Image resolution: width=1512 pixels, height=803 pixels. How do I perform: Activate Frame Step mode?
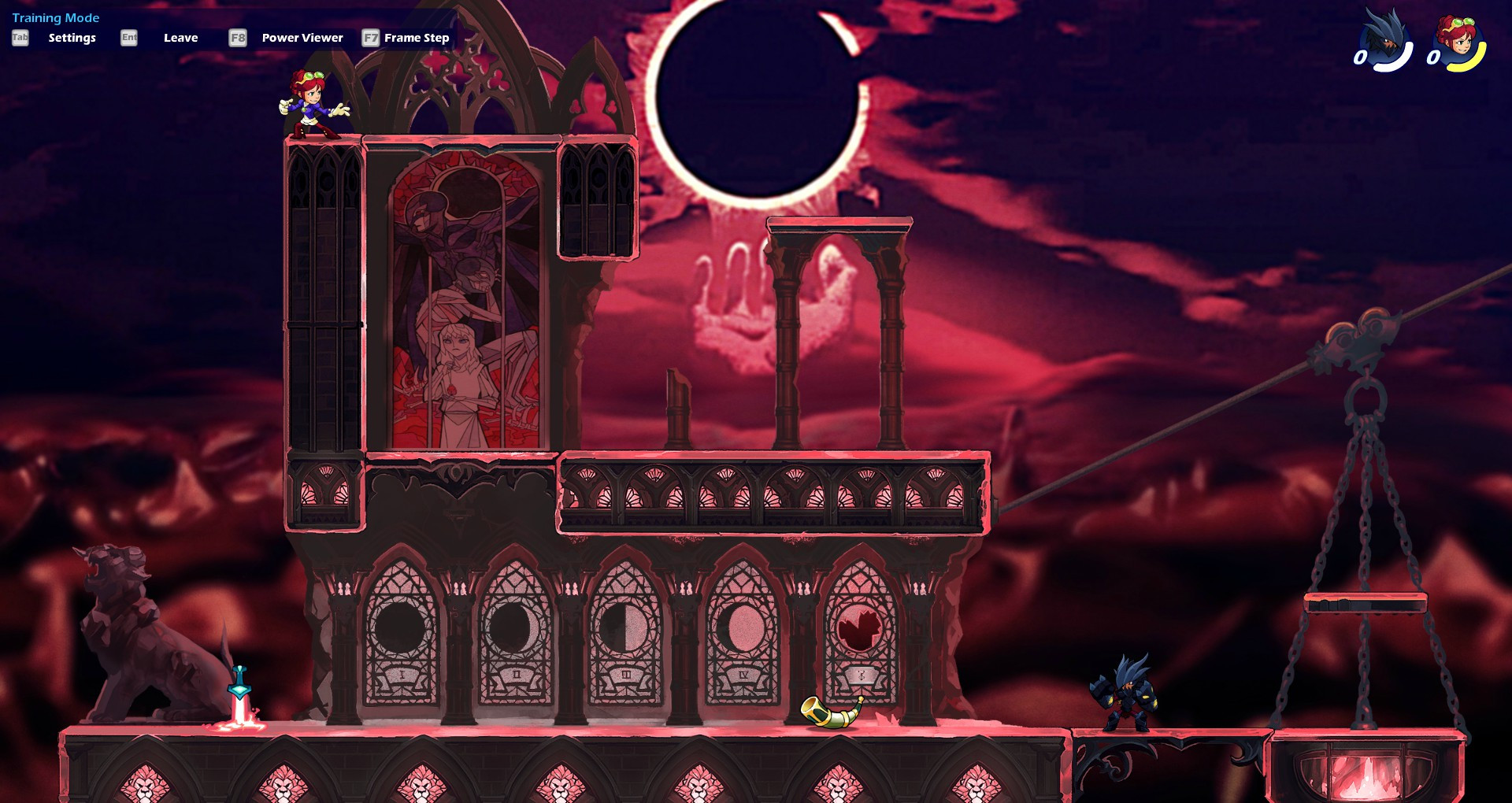tap(416, 37)
